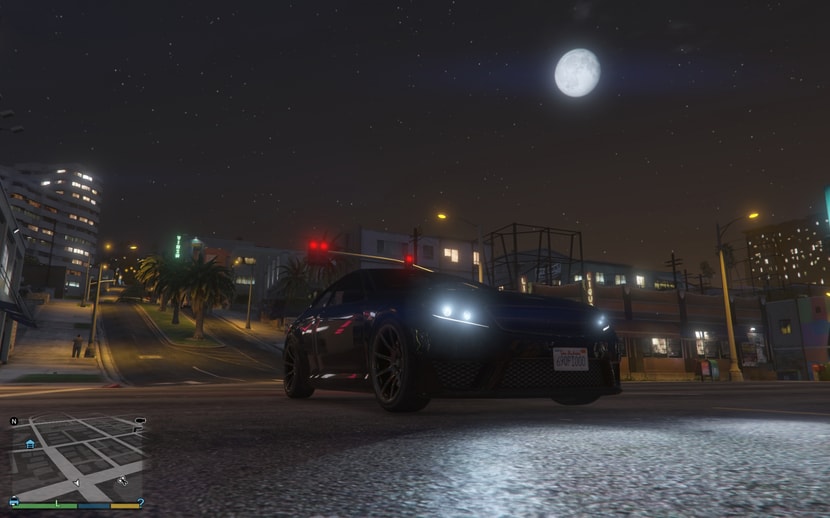Image resolution: width=830 pixels, height=518 pixels.
Task: Click the blue car blip on minimap
Action: point(14,500)
